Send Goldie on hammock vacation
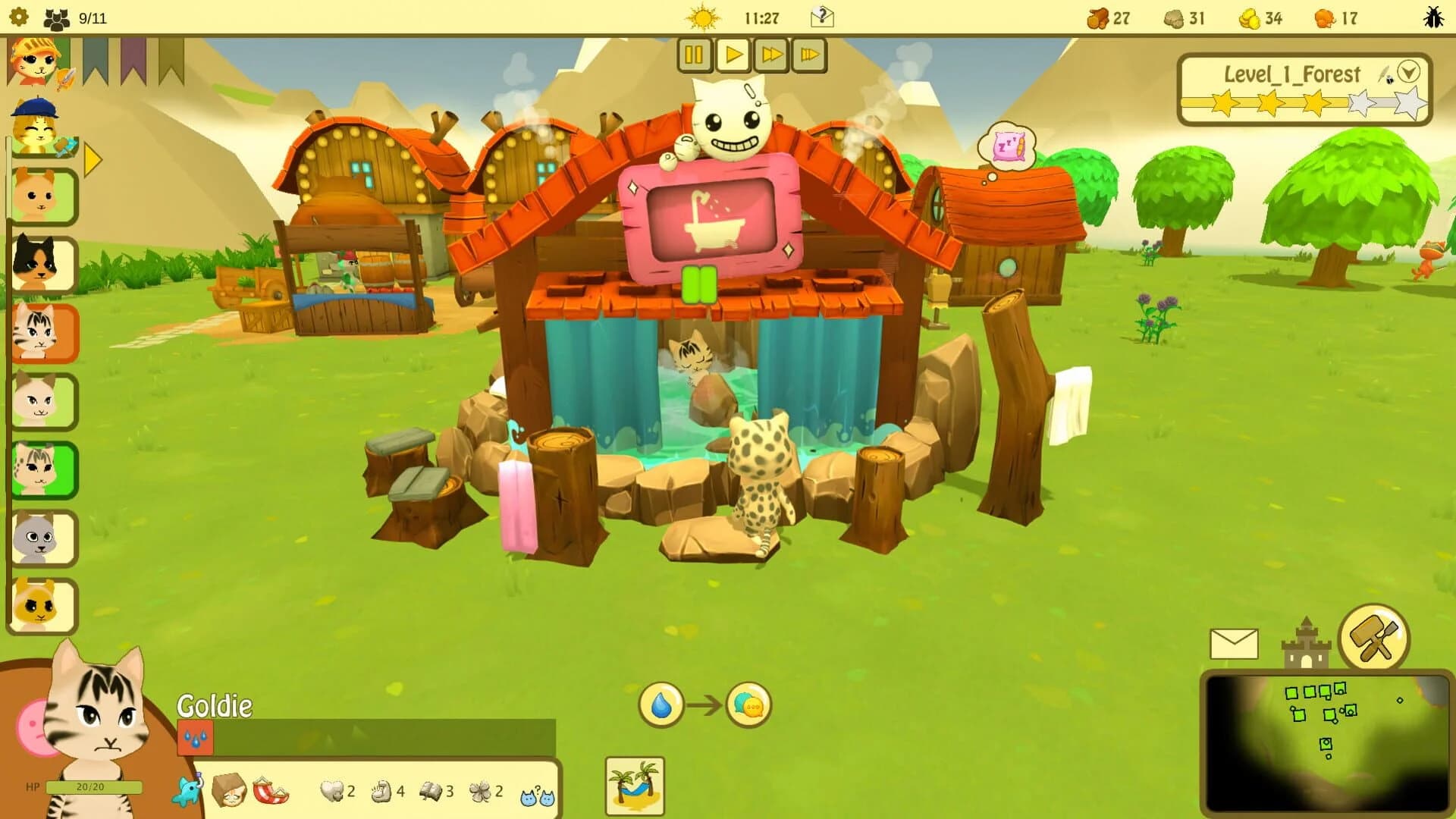This screenshot has height=819, width=1456. pyautogui.click(x=635, y=786)
